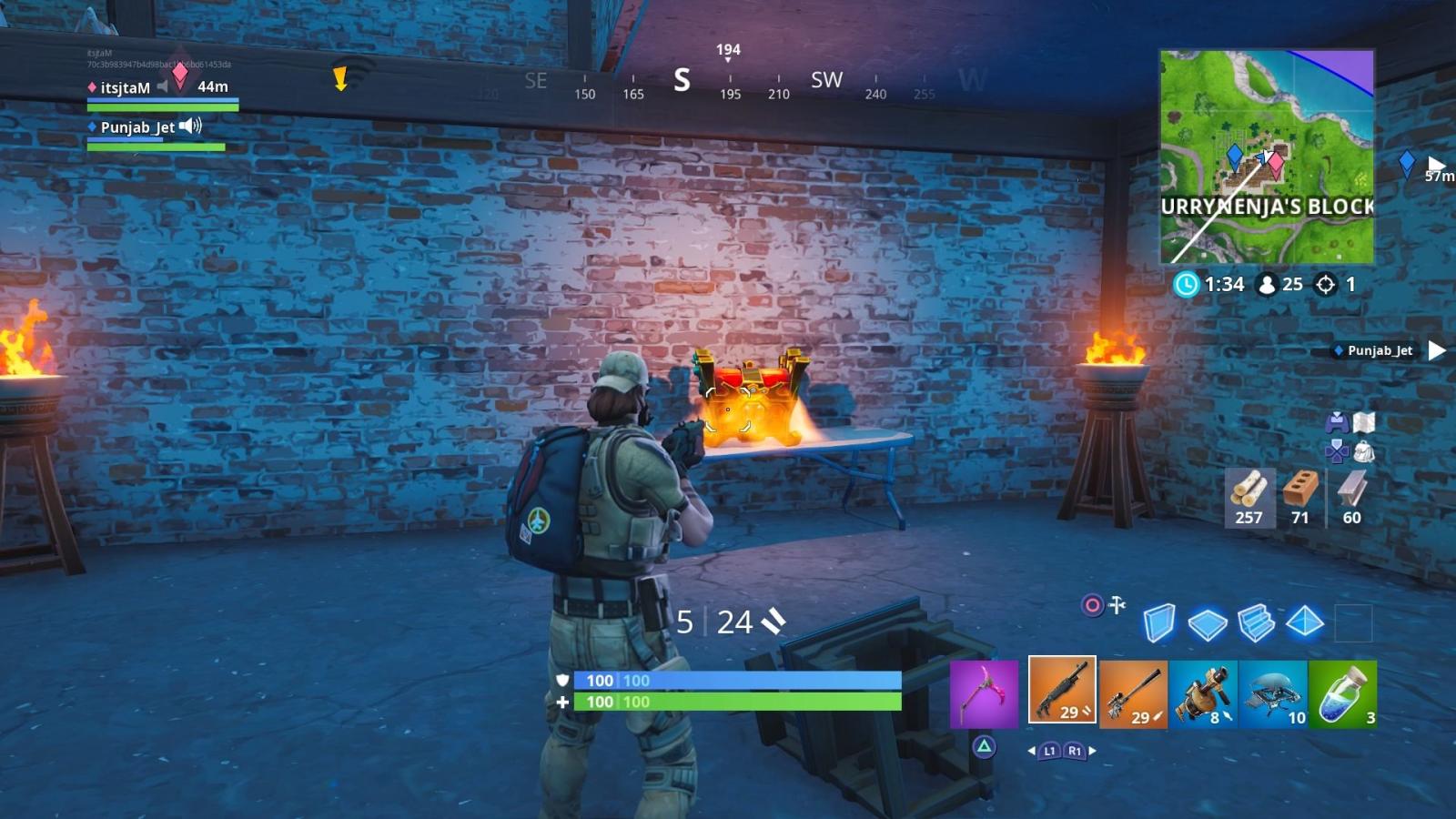This screenshot has width=1456, height=819.
Task: Select the brick materials icon showing 71
Action: point(1299,496)
